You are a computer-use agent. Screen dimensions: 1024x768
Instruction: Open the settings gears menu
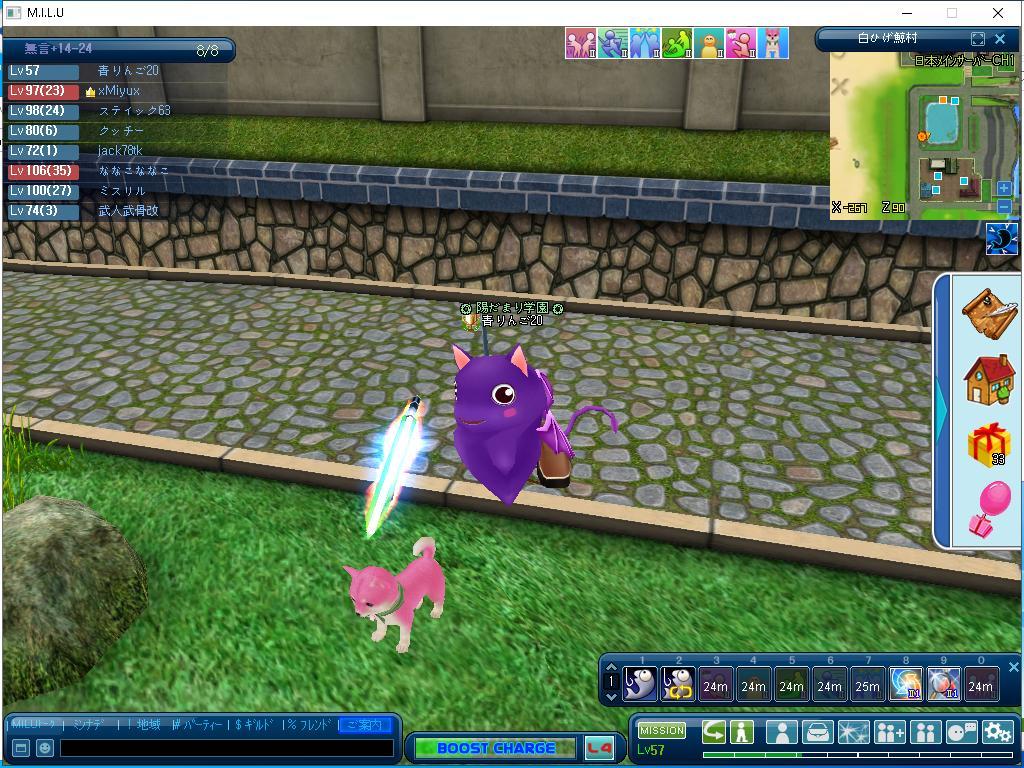(997, 732)
